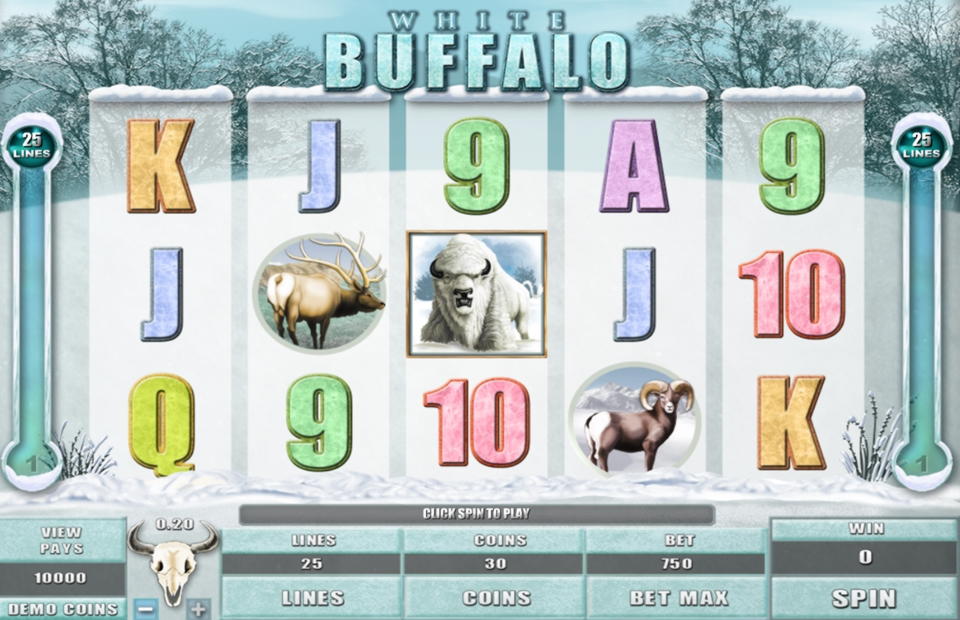Select the Lines button
960x620 pixels.
(x=312, y=598)
